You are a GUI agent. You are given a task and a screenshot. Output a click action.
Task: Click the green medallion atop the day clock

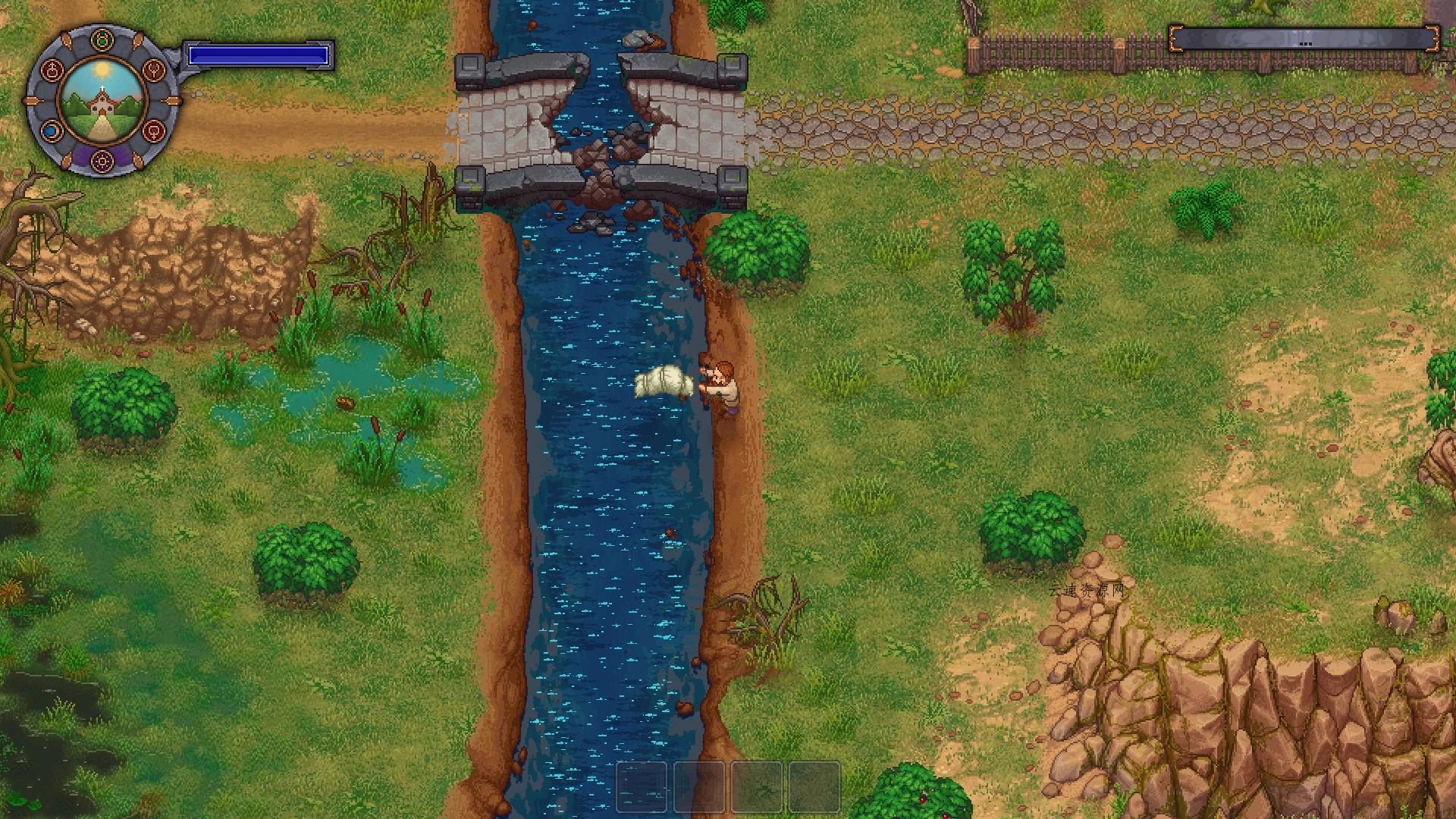(101, 39)
